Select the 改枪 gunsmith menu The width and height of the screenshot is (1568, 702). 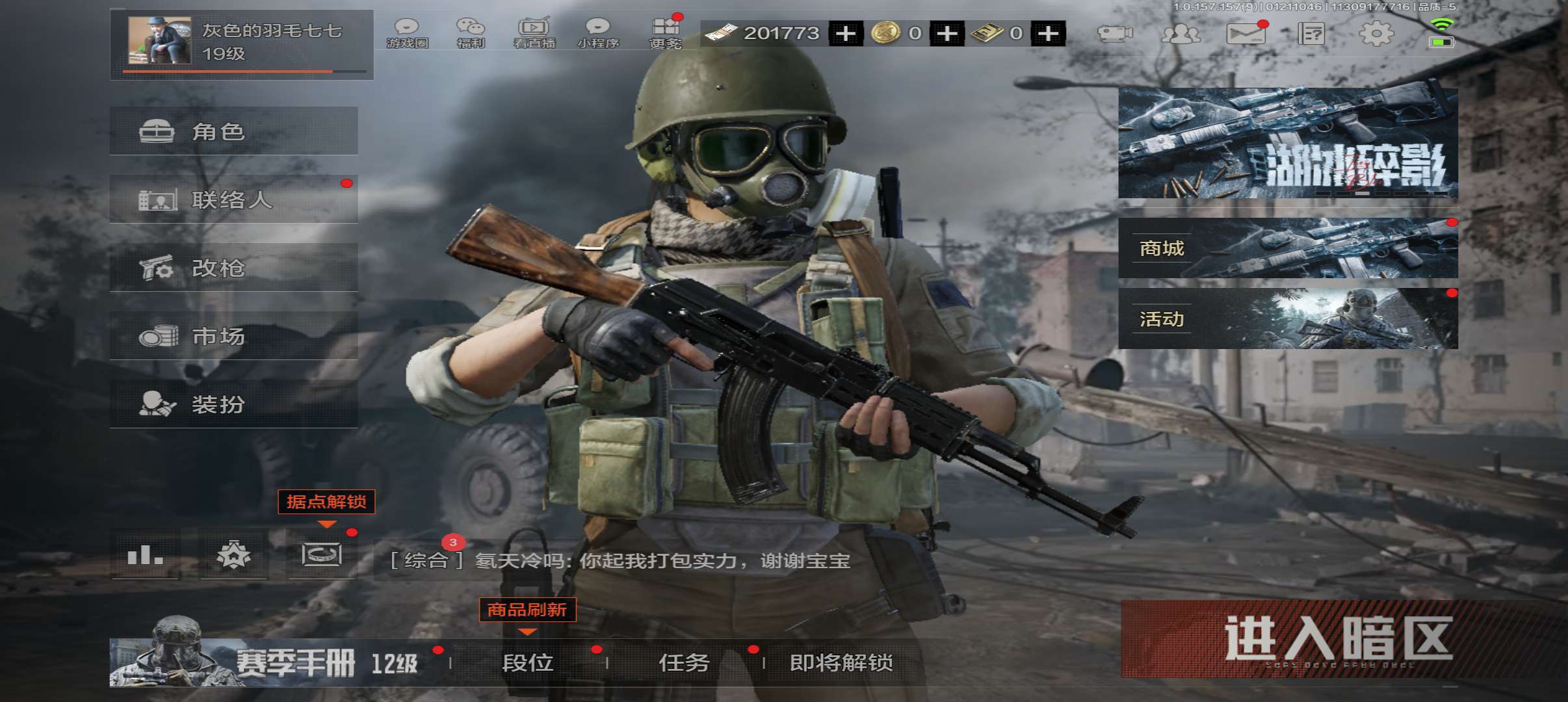pos(233,268)
